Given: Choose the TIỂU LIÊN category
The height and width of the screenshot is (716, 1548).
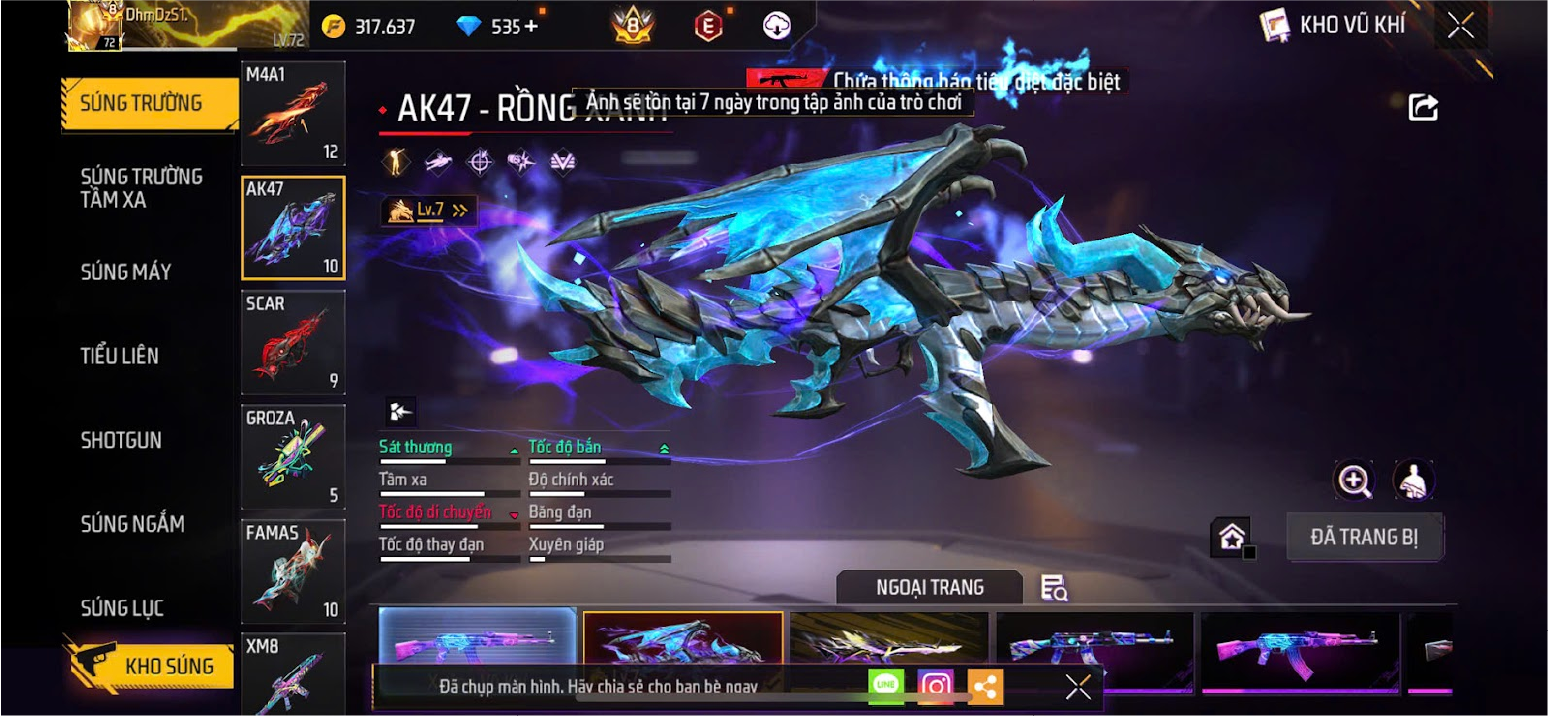Looking at the screenshot, I should pos(120,356).
